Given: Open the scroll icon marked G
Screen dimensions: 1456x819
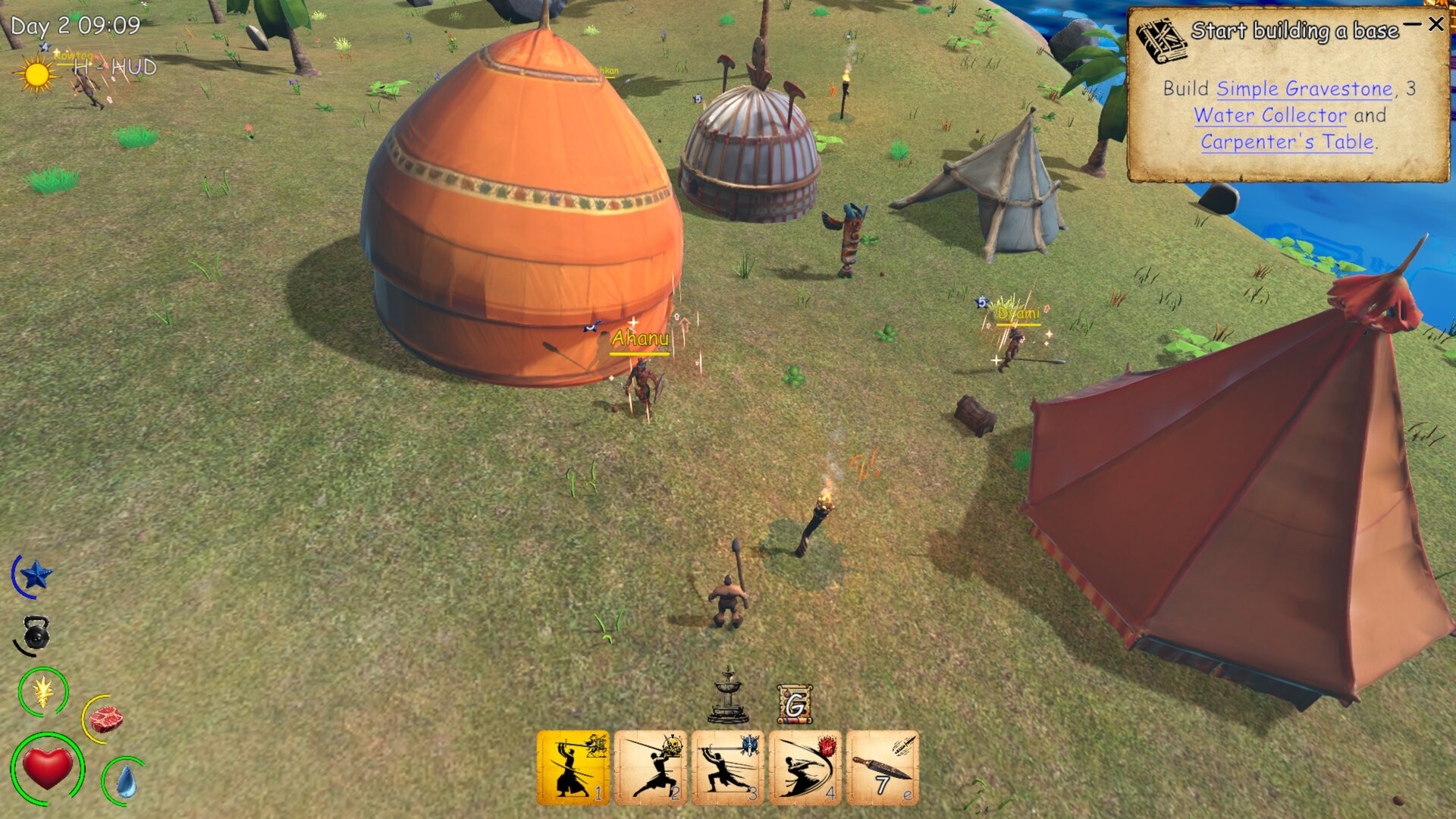Looking at the screenshot, I should click(795, 704).
